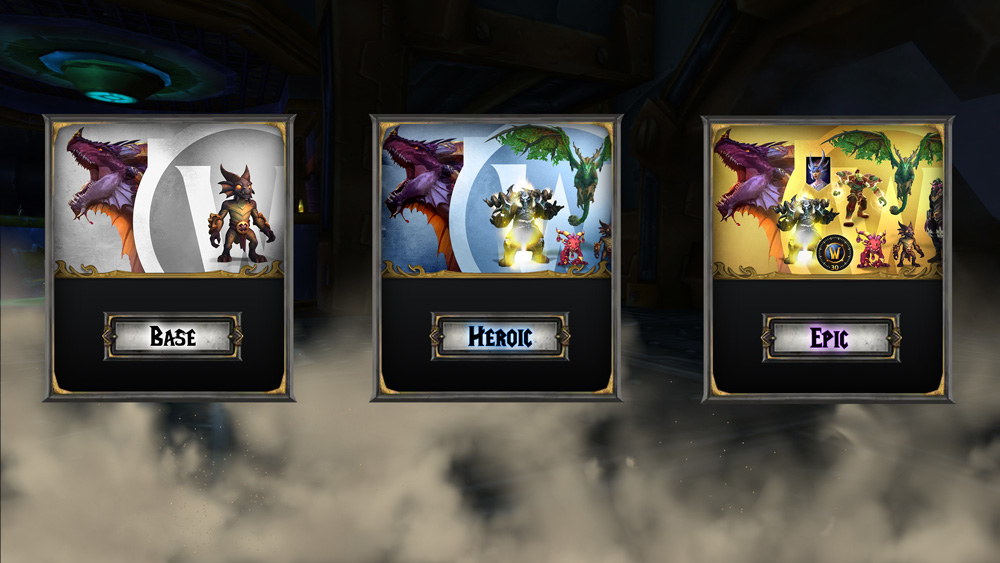Open the Base edition artwork card
Image resolution: width=1000 pixels, height=563 pixels.
(x=169, y=198)
